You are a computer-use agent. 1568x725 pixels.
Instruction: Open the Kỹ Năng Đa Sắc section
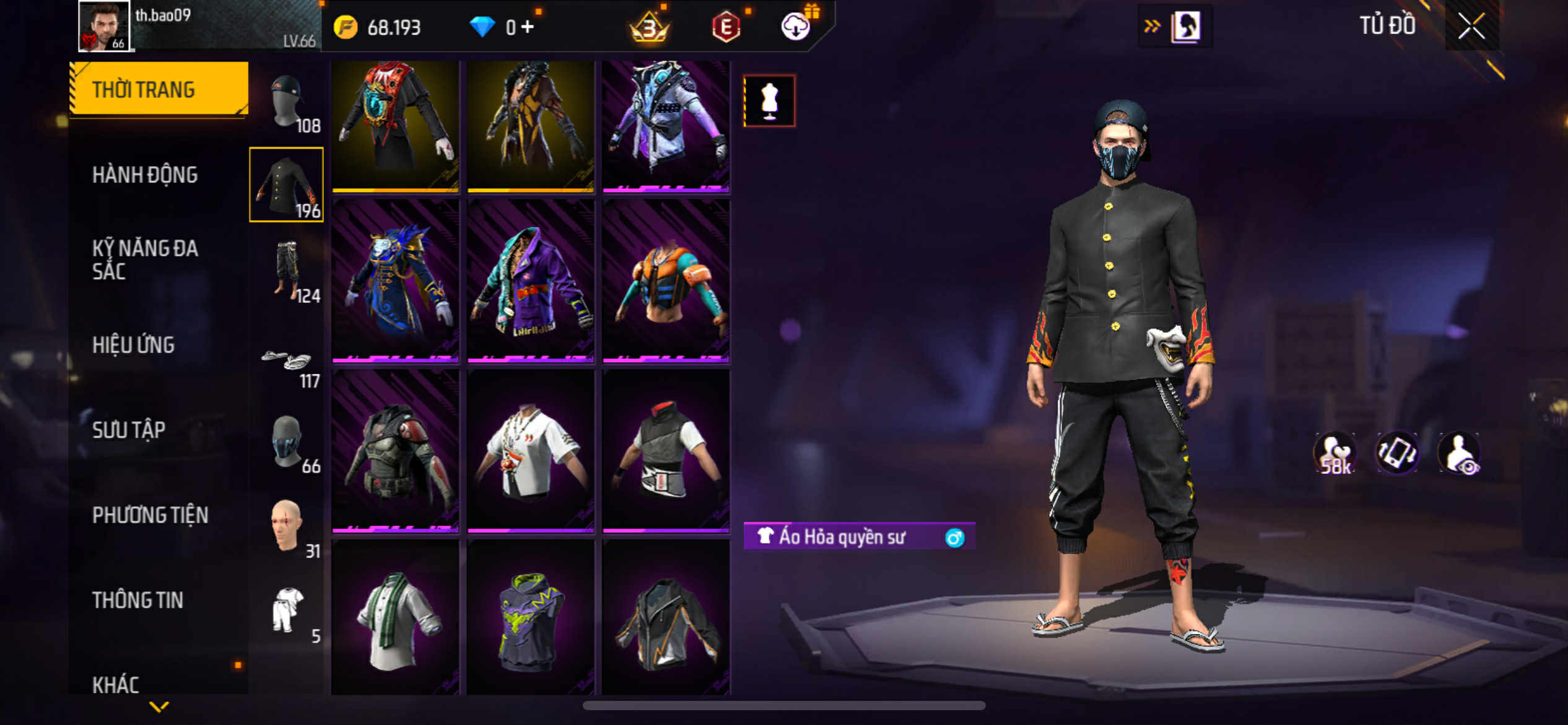tap(145, 260)
